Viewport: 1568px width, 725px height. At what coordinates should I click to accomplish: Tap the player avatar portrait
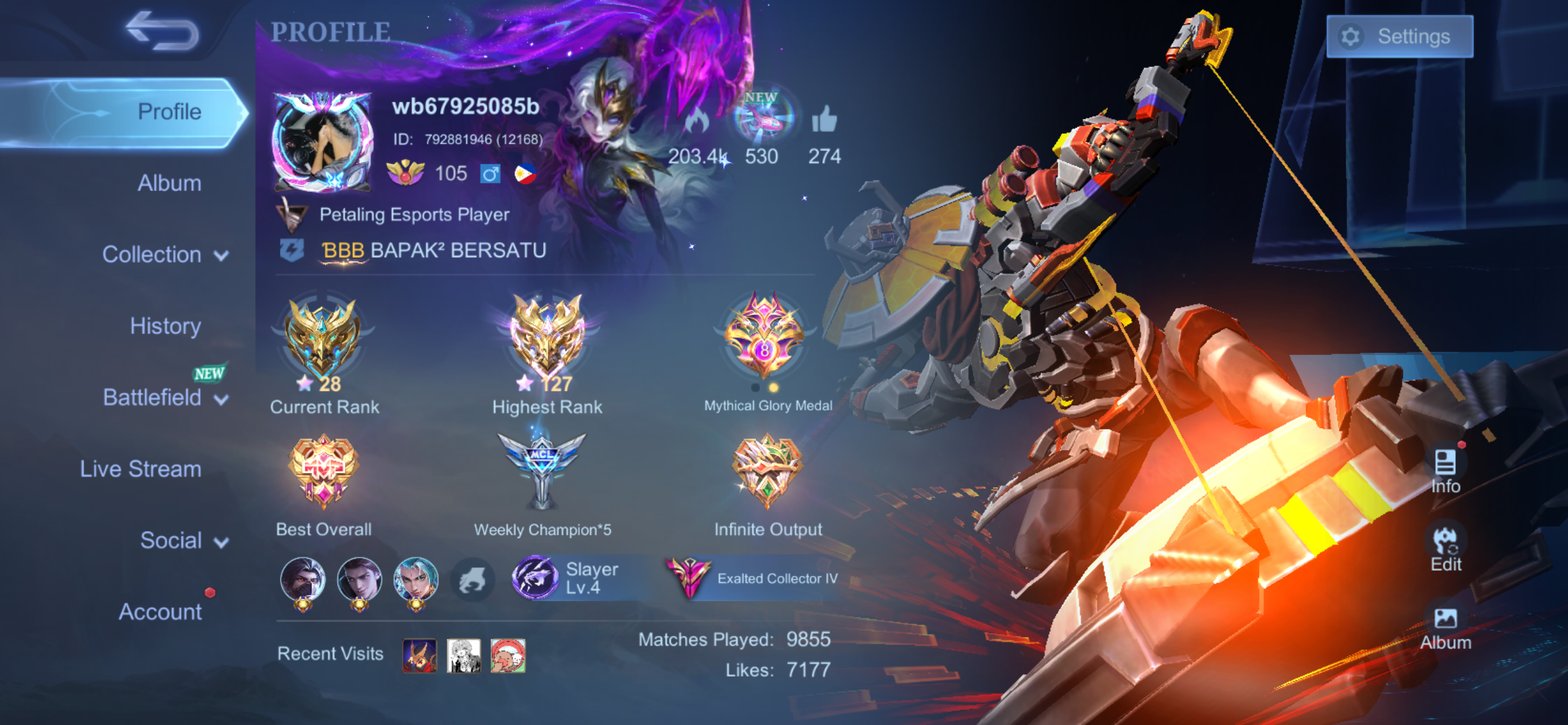tap(322, 142)
